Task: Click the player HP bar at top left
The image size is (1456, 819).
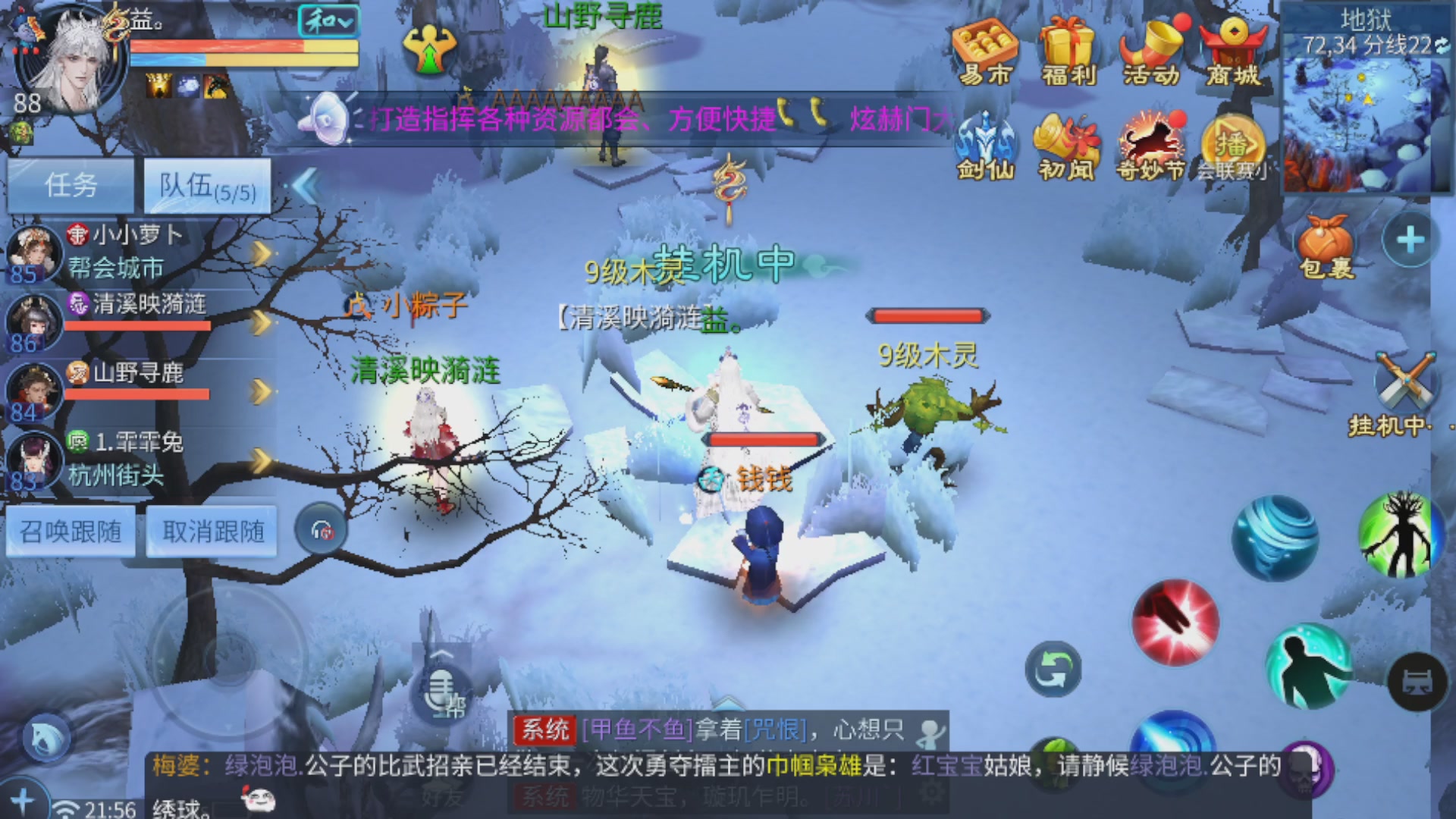Action: click(x=243, y=47)
